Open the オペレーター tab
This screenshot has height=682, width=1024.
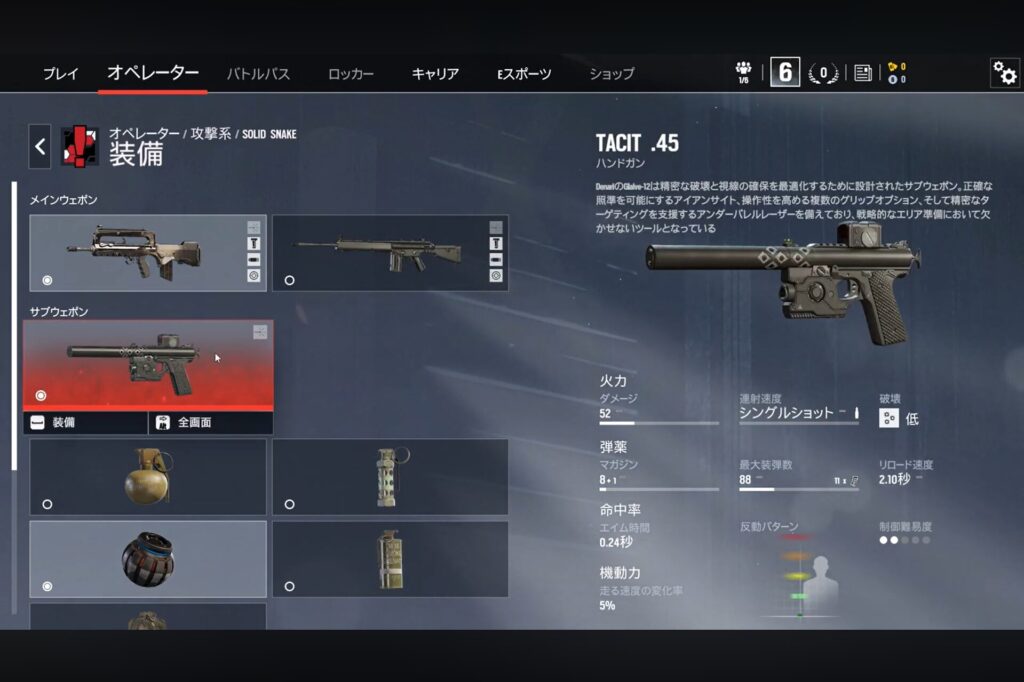click(x=153, y=73)
